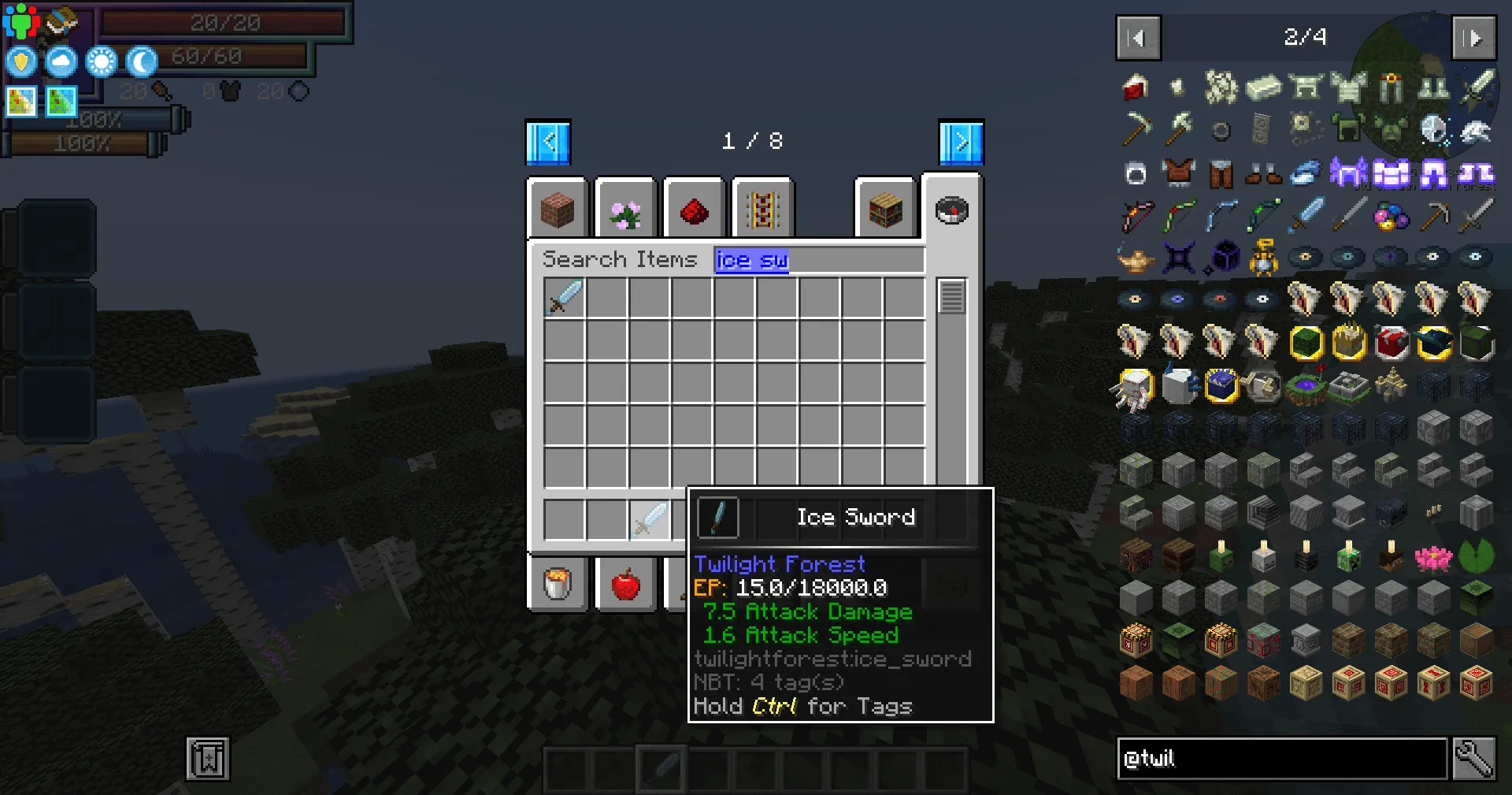Go to the next recipe page with the right arrow
This screenshot has width=1512, height=795.
[x=959, y=142]
